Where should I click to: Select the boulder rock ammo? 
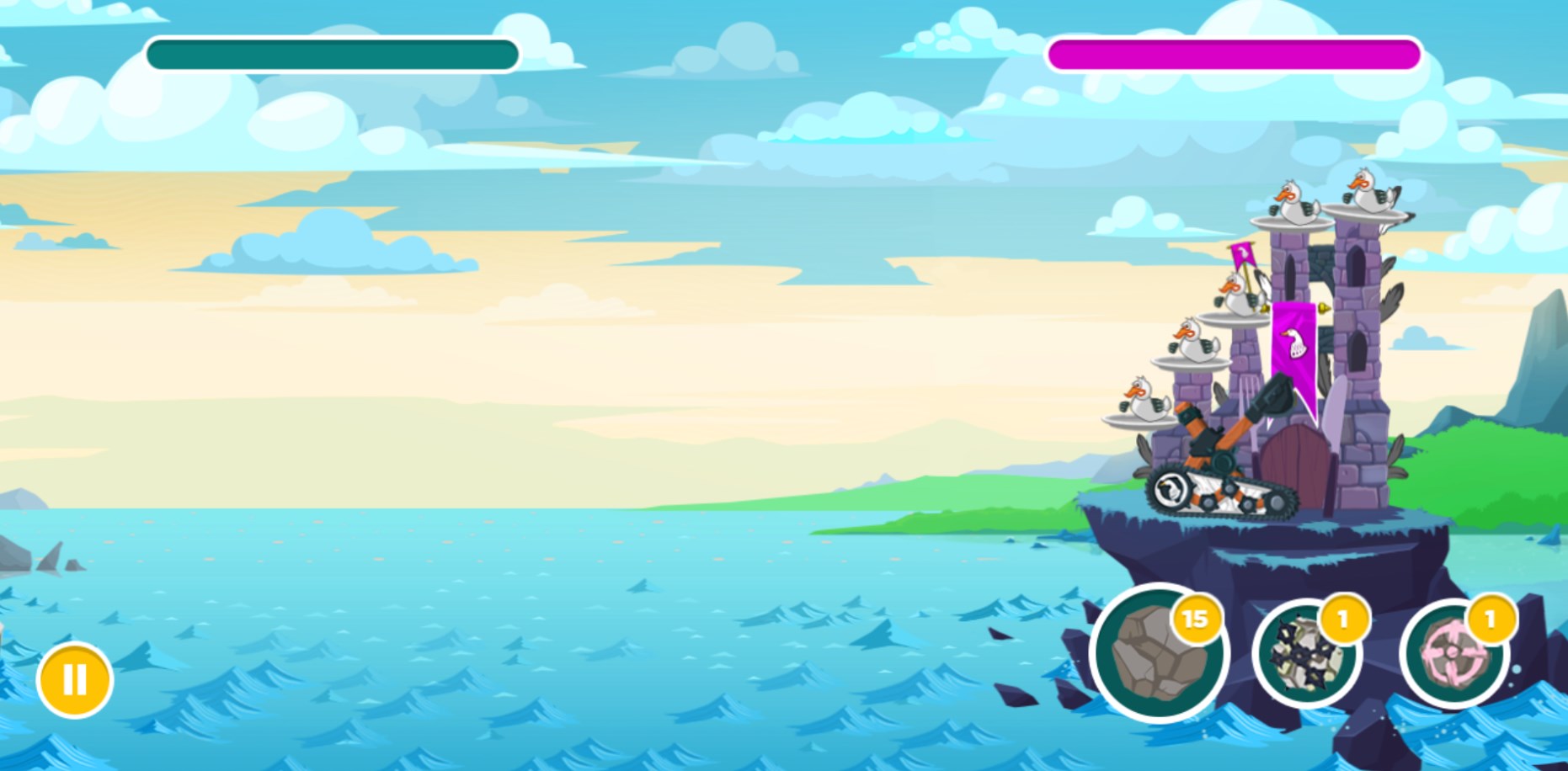1158,654
